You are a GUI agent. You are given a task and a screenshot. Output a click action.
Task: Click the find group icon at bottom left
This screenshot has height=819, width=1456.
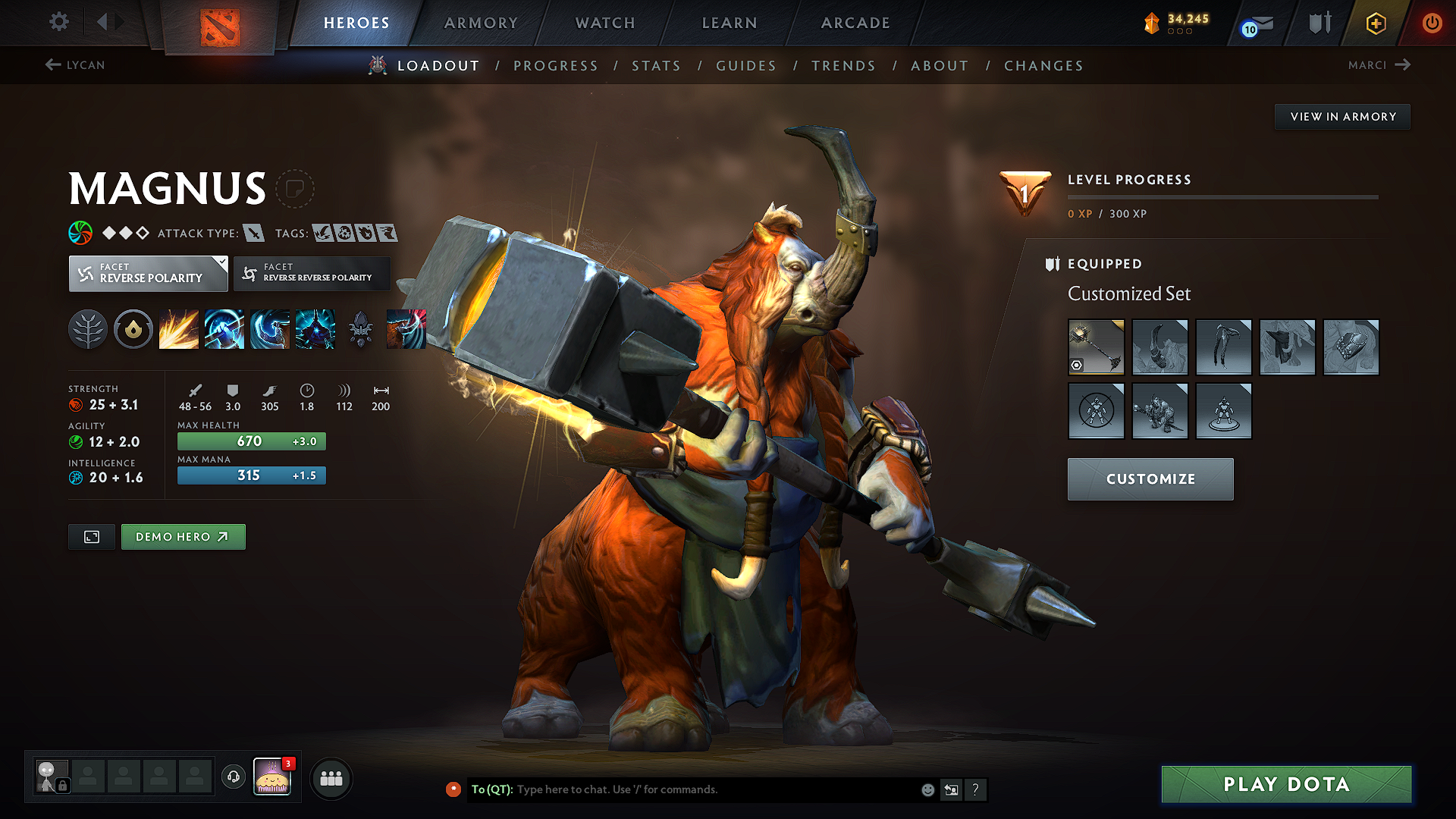331,777
